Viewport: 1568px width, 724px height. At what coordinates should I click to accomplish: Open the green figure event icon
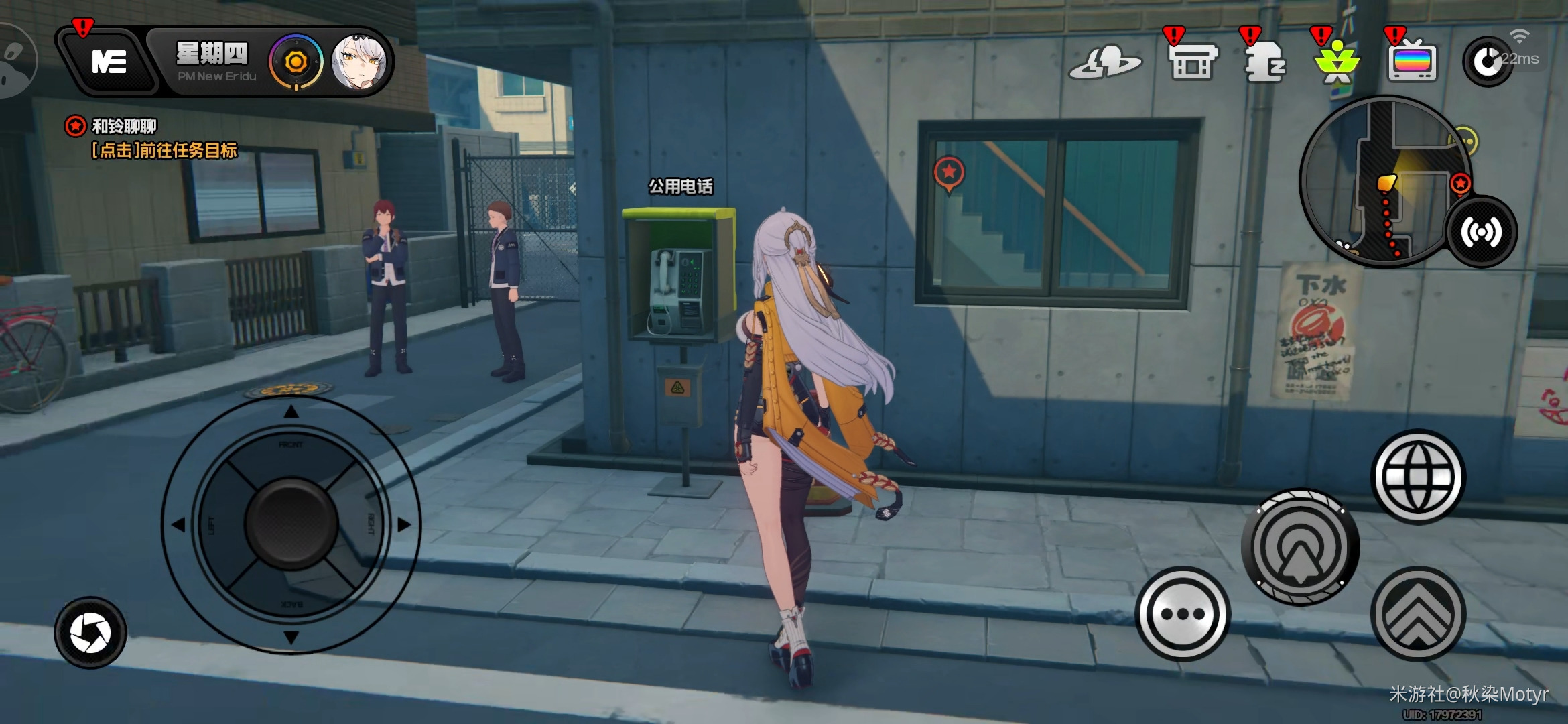1337,64
